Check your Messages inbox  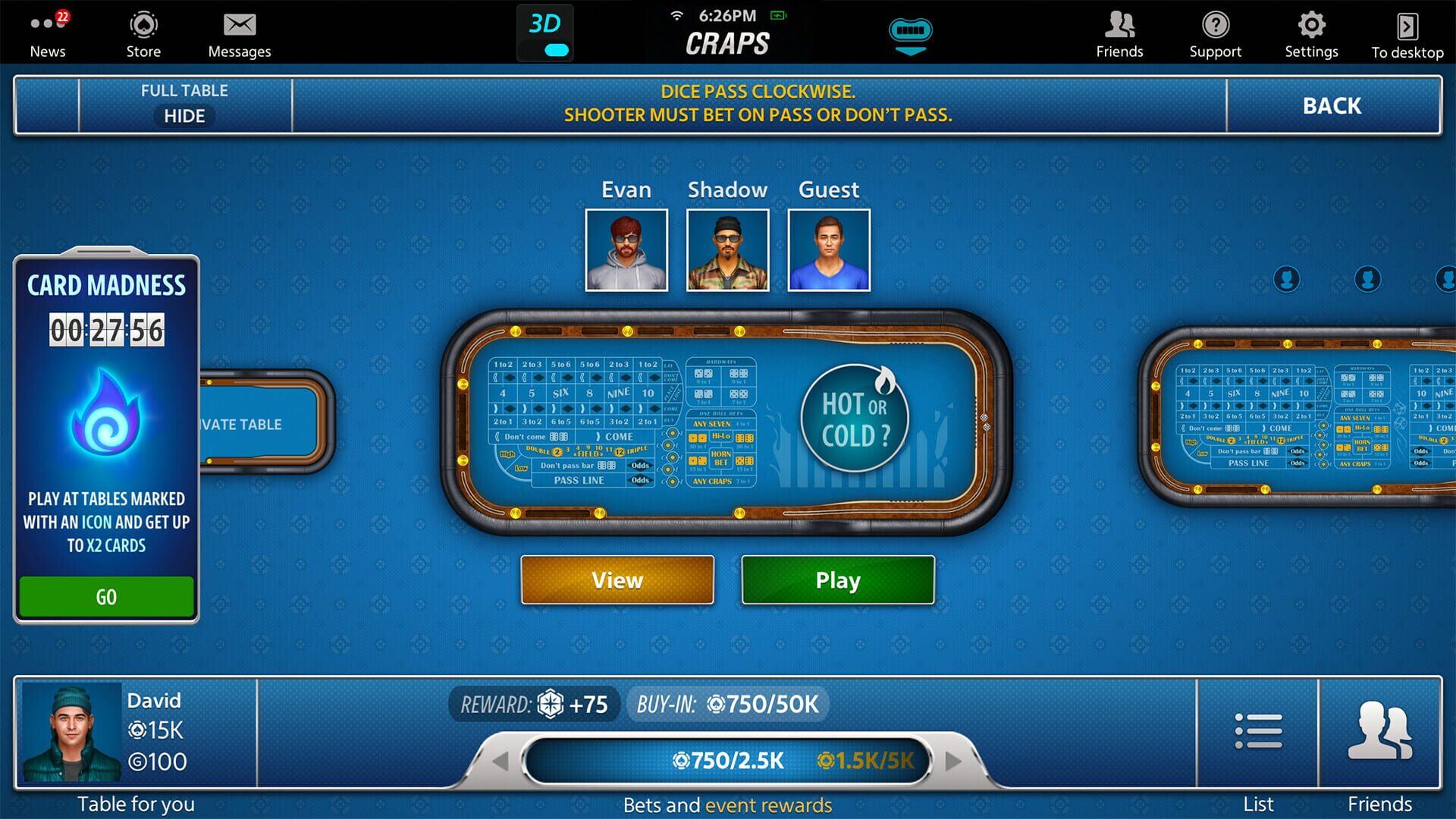[240, 34]
